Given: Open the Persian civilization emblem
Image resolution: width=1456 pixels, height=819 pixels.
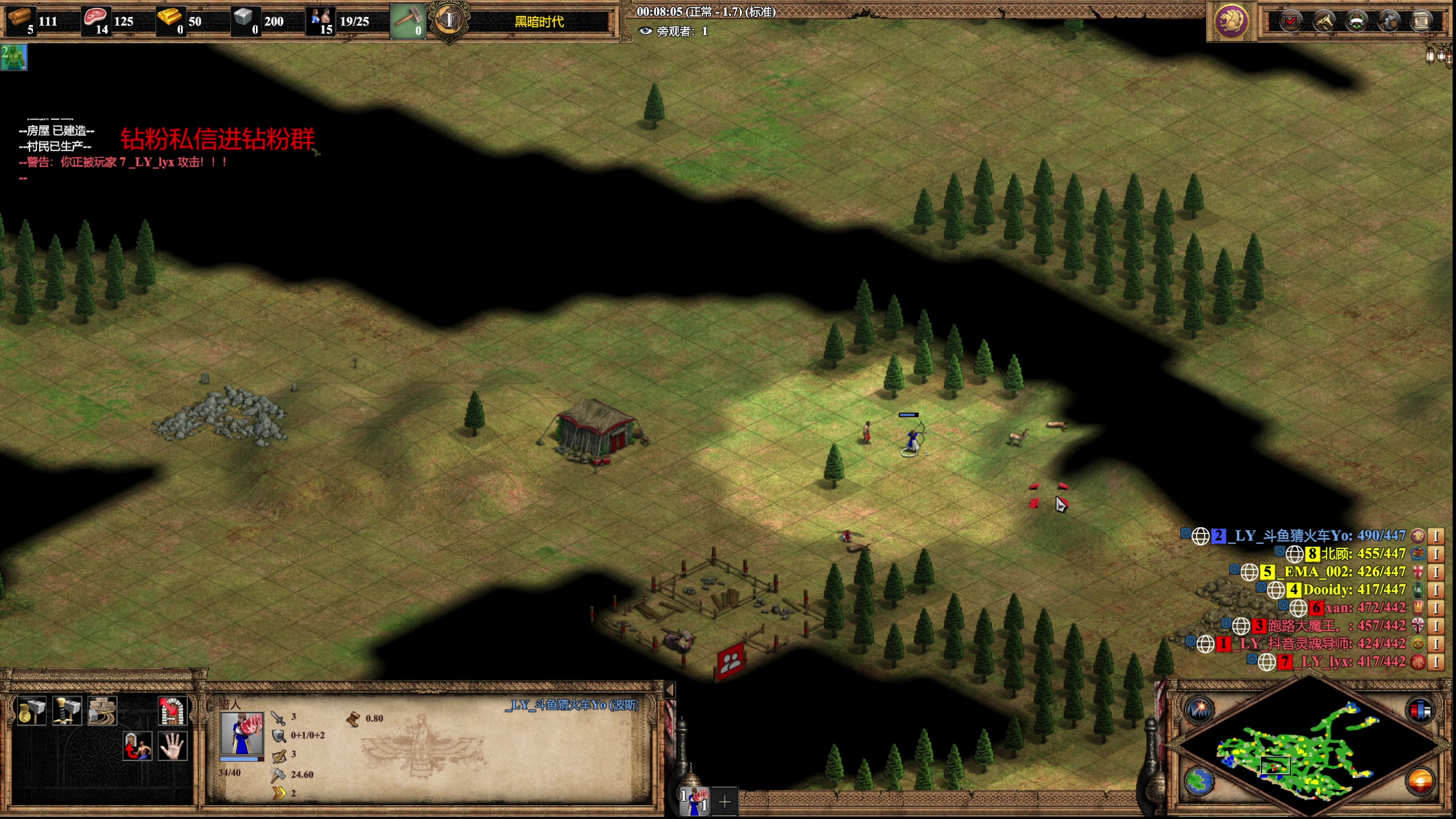Looking at the screenshot, I should tap(1231, 22).
